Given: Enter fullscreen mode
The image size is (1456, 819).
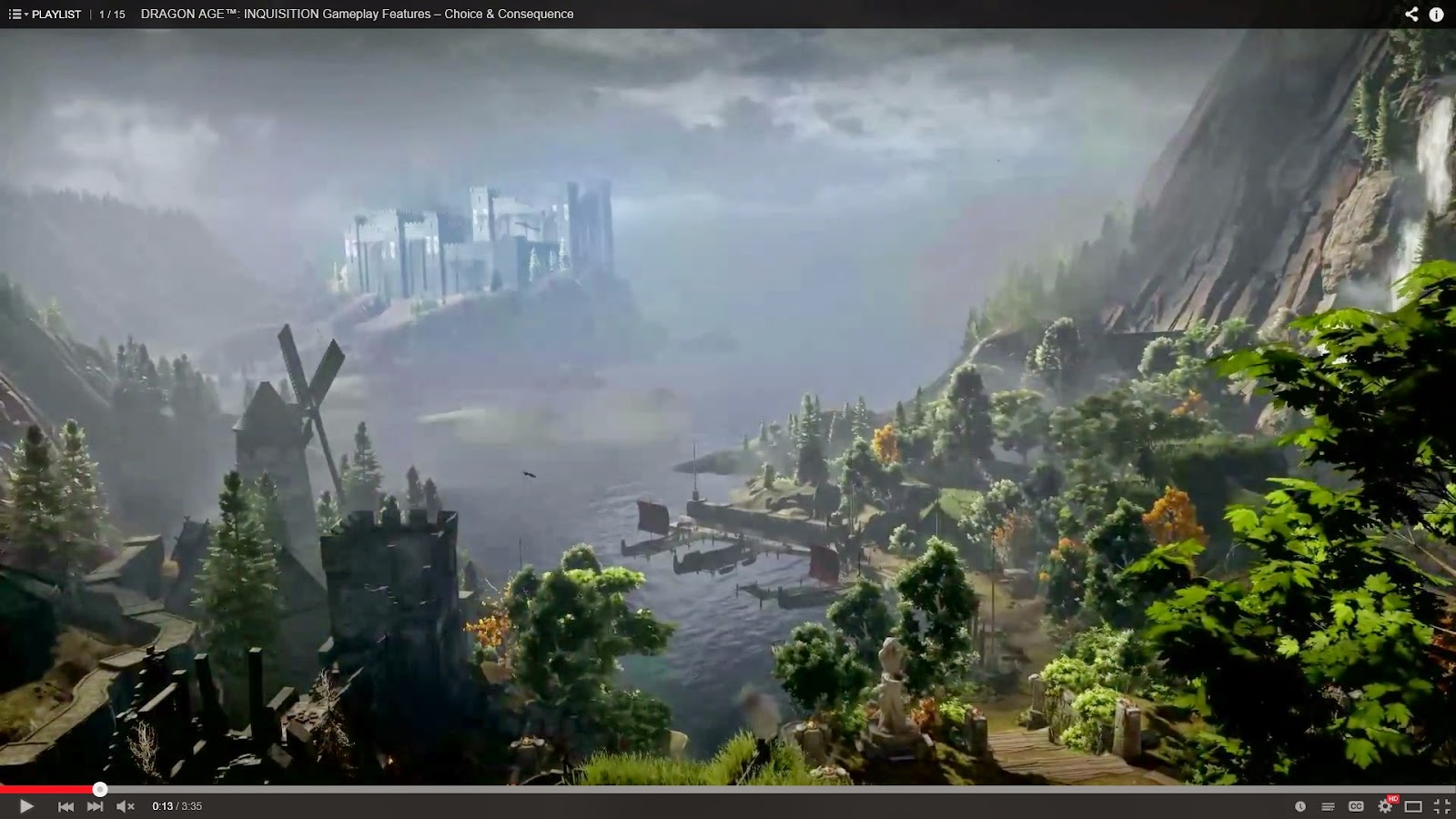Looking at the screenshot, I should pos(1441,806).
